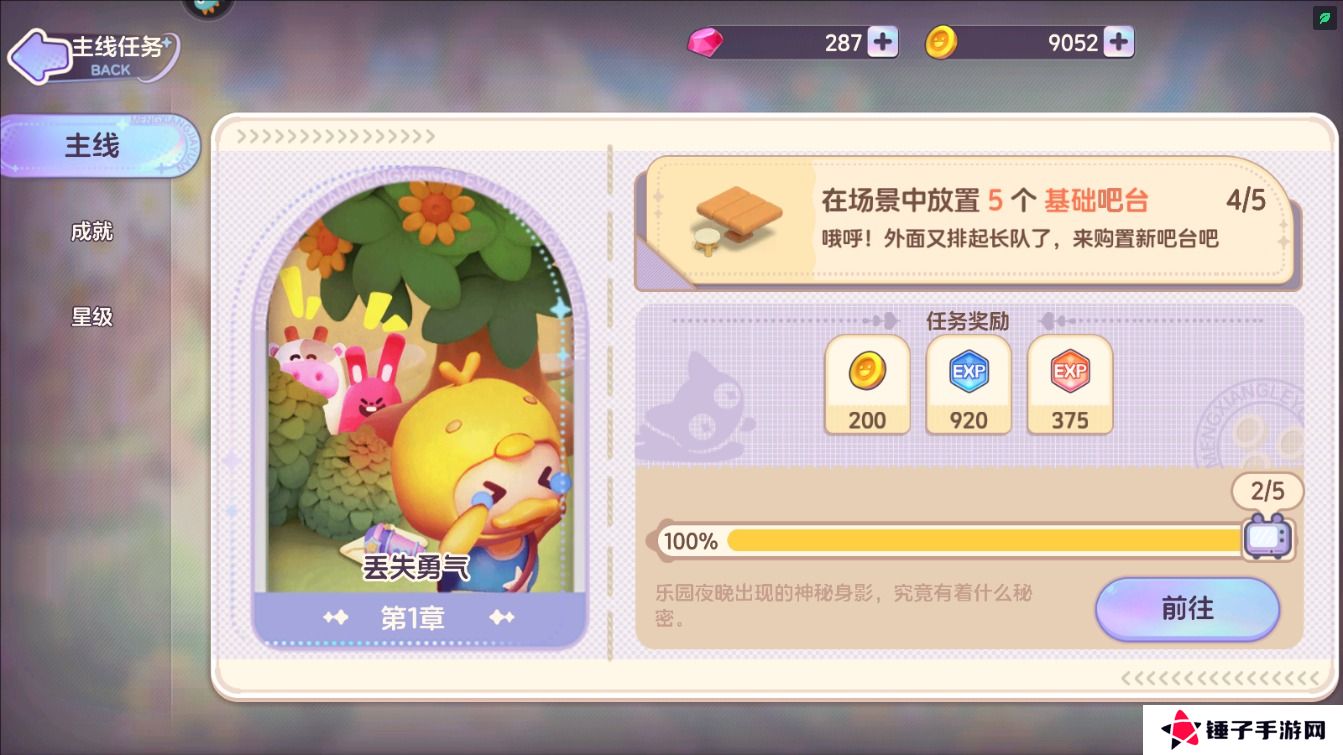Image resolution: width=1343 pixels, height=755 pixels.
Task: Tap the 前往 button to go to task
Action: point(1187,609)
